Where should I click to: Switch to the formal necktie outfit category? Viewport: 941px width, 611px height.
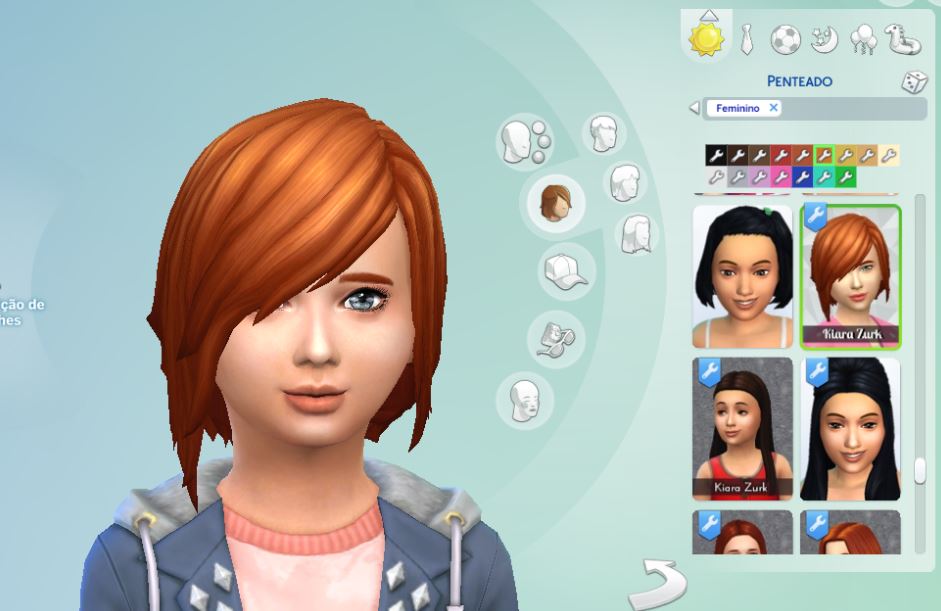tap(746, 40)
